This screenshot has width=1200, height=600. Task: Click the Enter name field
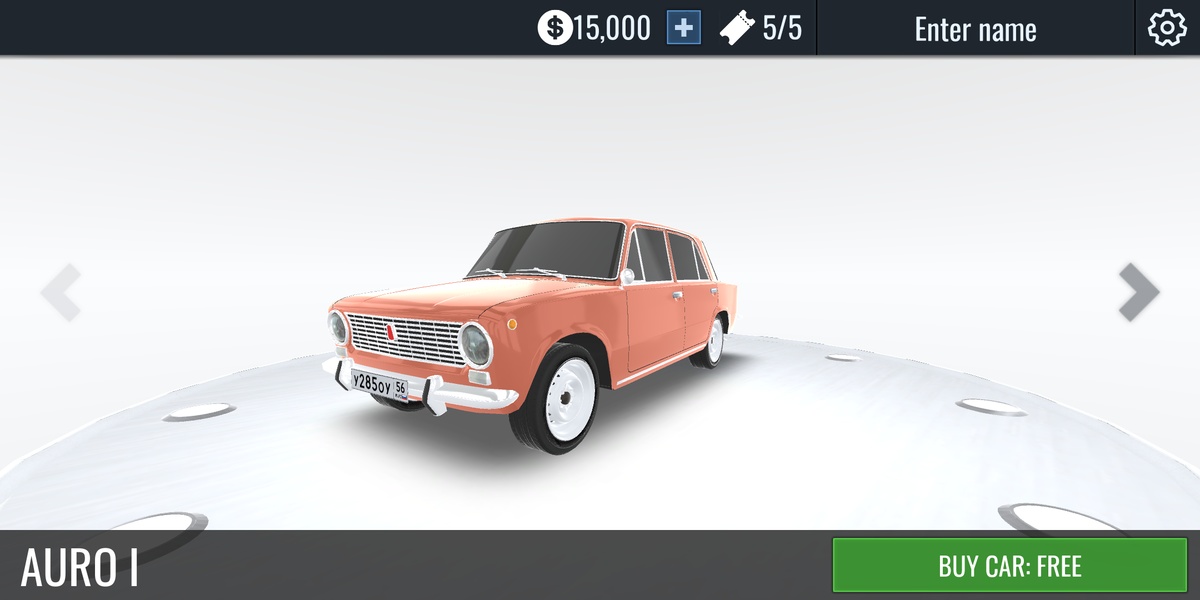coord(975,29)
